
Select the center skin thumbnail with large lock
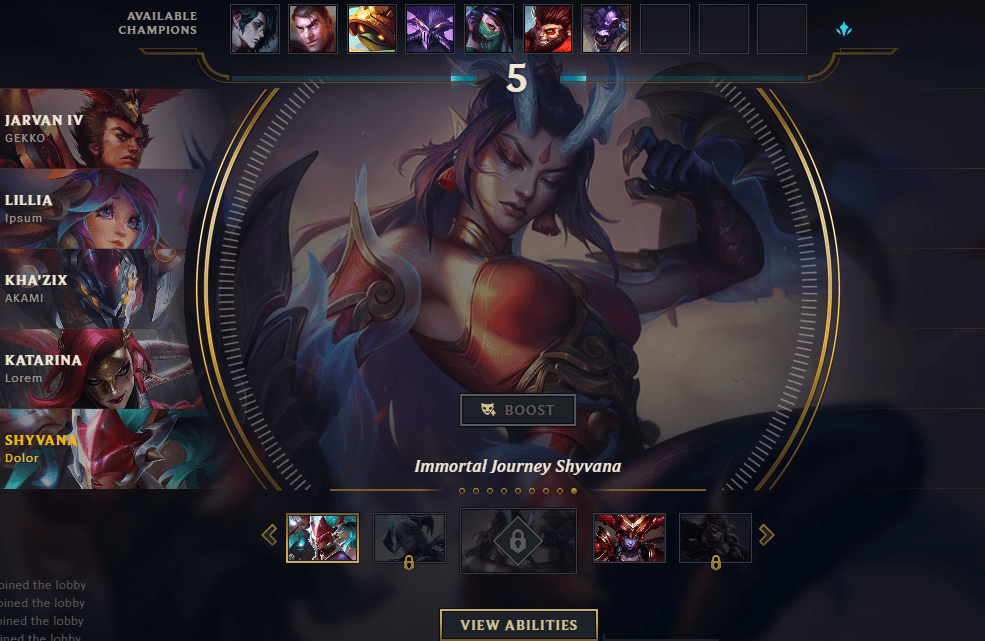pos(518,541)
